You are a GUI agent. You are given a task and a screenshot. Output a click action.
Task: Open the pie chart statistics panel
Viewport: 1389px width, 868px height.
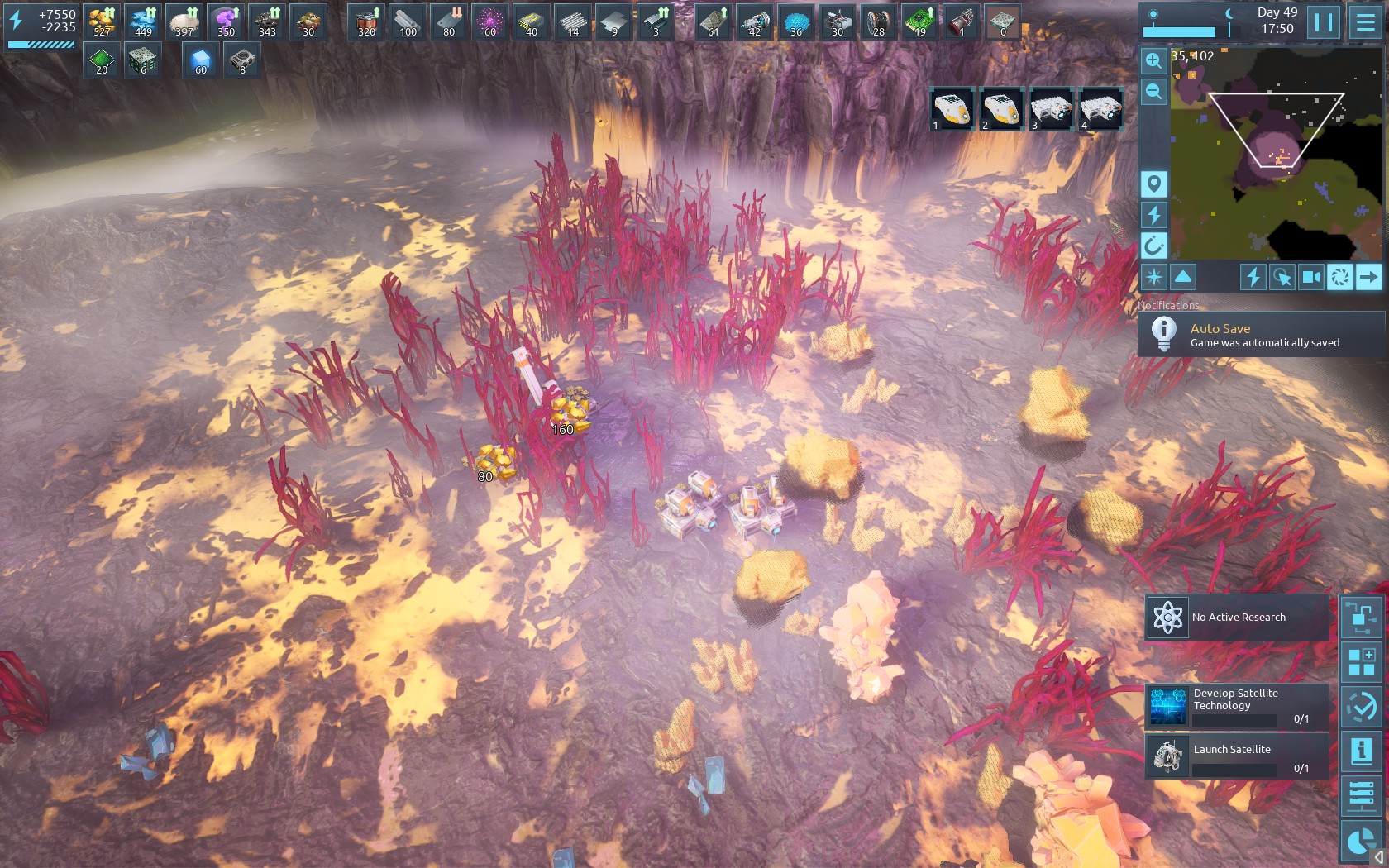point(1361,842)
